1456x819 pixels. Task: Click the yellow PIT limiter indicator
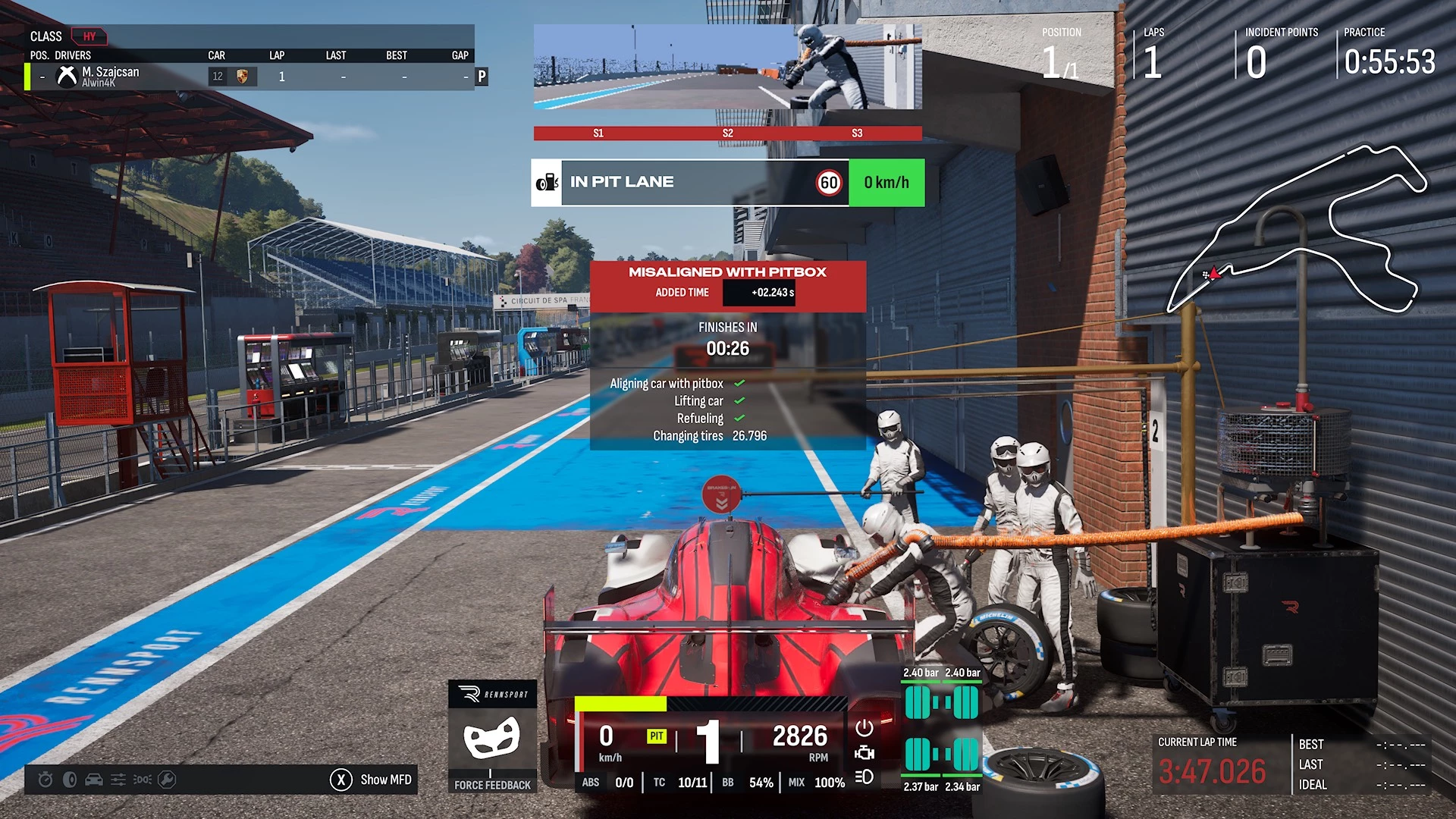[x=656, y=736]
